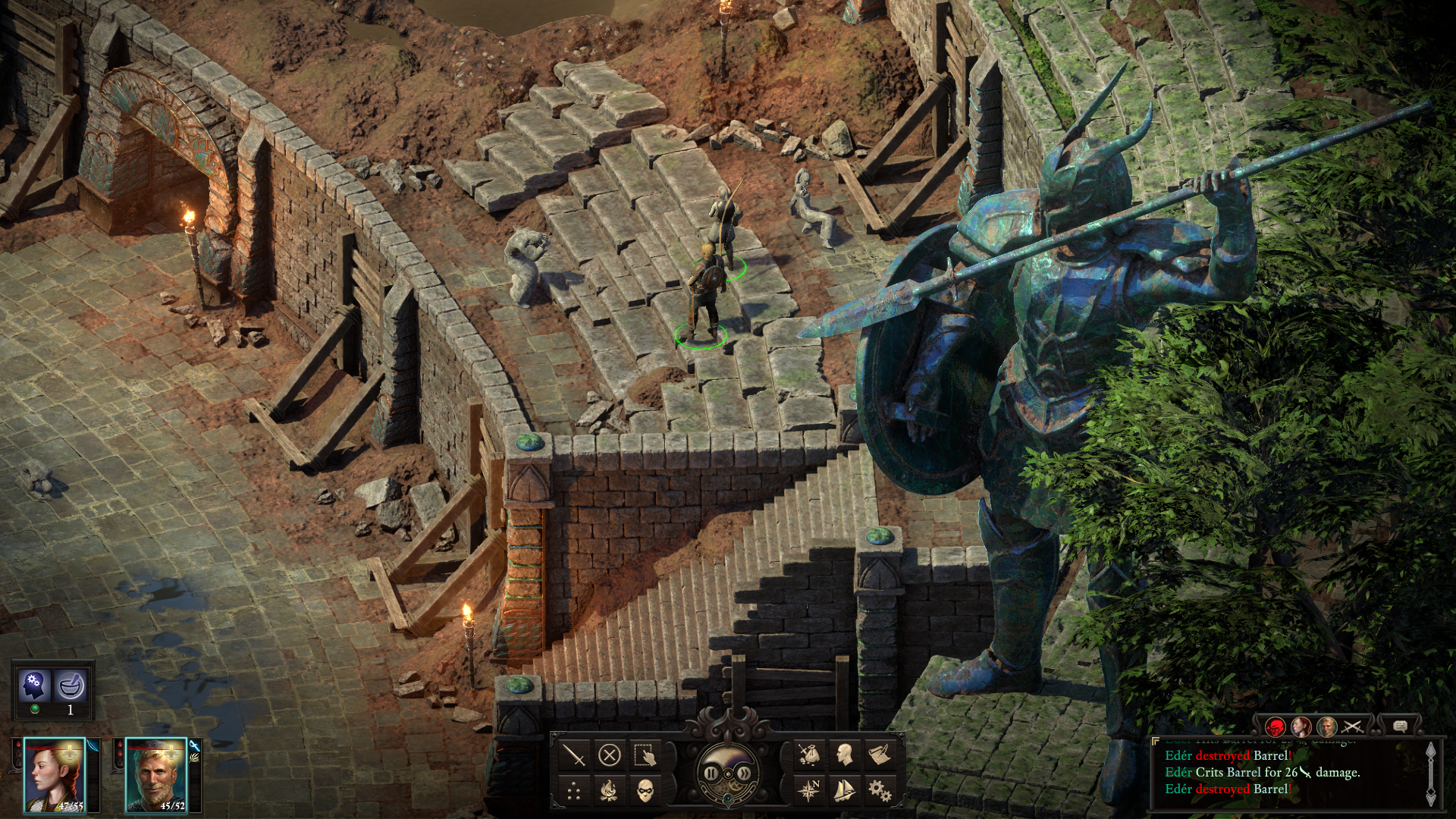Enter stealth mode via the masked face icon
1456x819 pixels.
[x=645, y=792]
